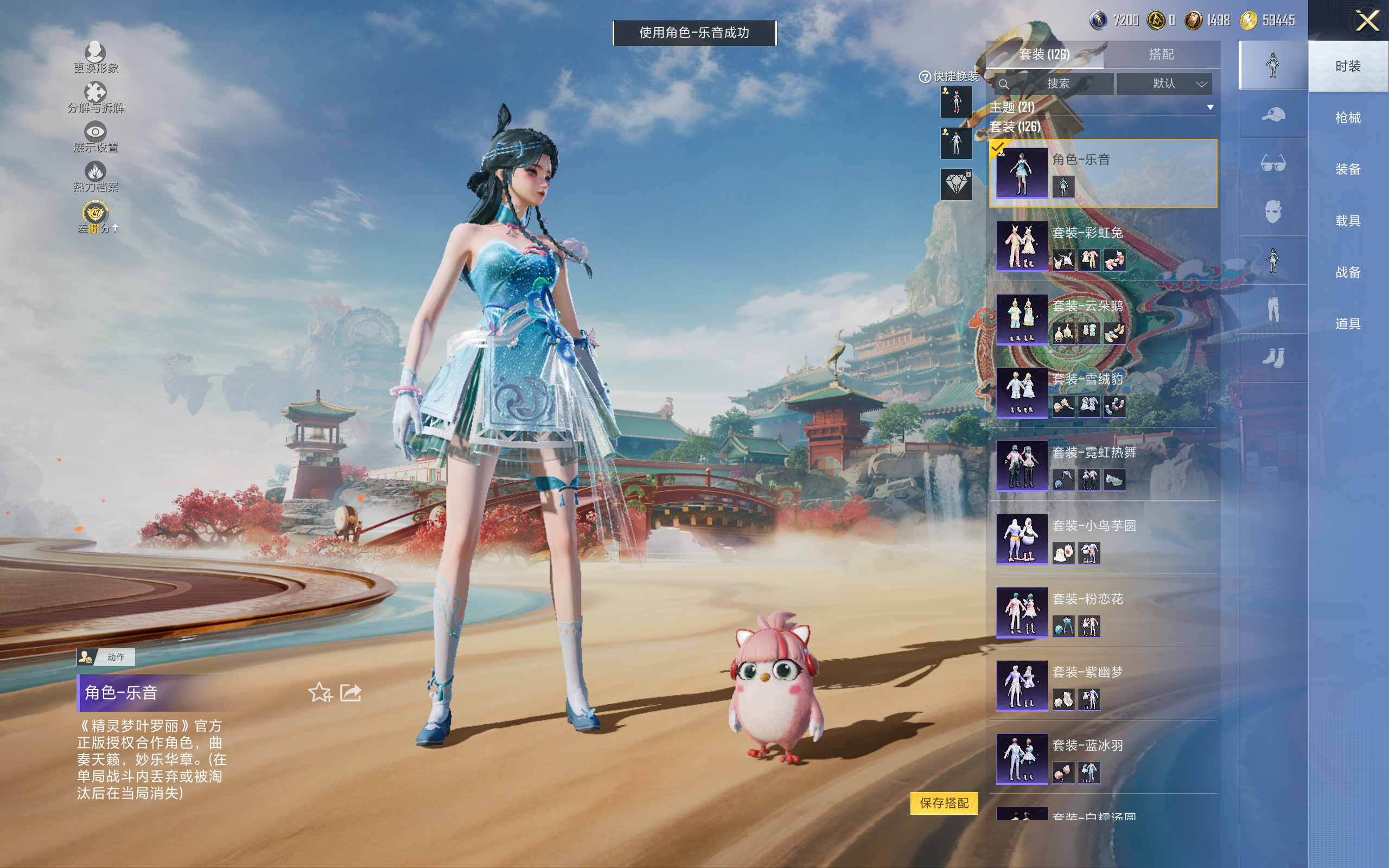Viewport: 1389px width, 868px height.
Task: Choose the 套装-云朵鹅 outfit
Action: pos(1102,319)
